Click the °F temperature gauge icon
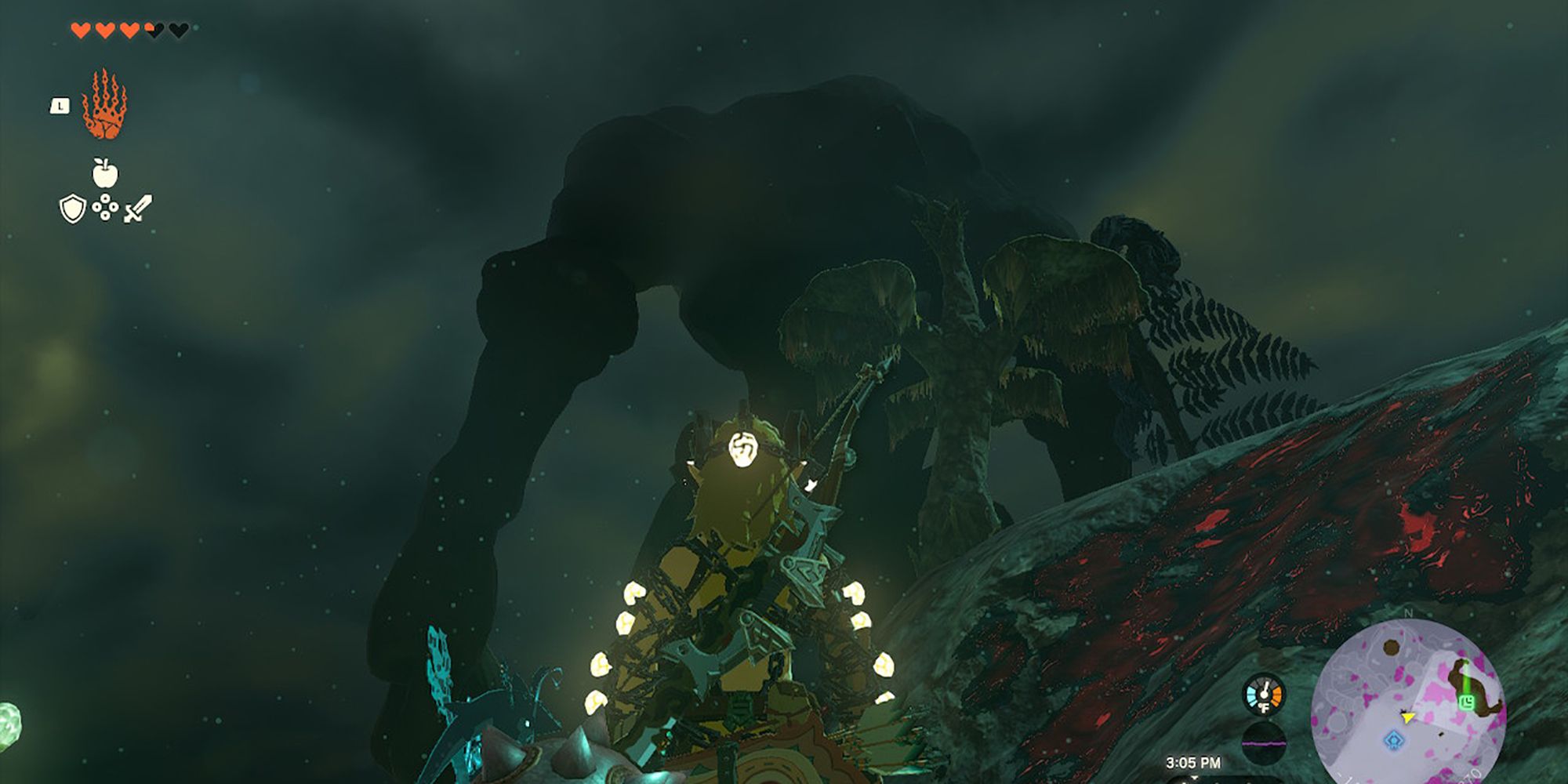This screenshot has width=1568, height=784. click(x=1265, y=708)
